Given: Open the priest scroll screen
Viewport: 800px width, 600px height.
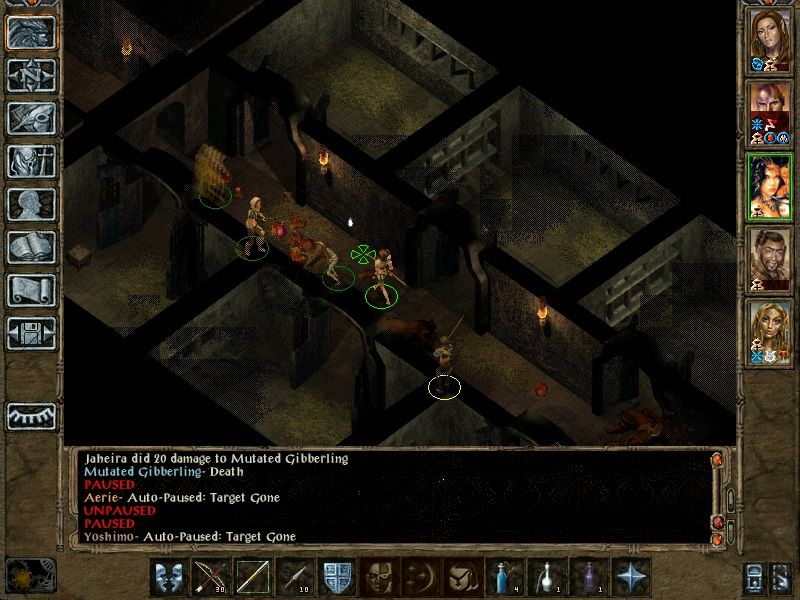Looking at the screenshot, I should 31,290.
